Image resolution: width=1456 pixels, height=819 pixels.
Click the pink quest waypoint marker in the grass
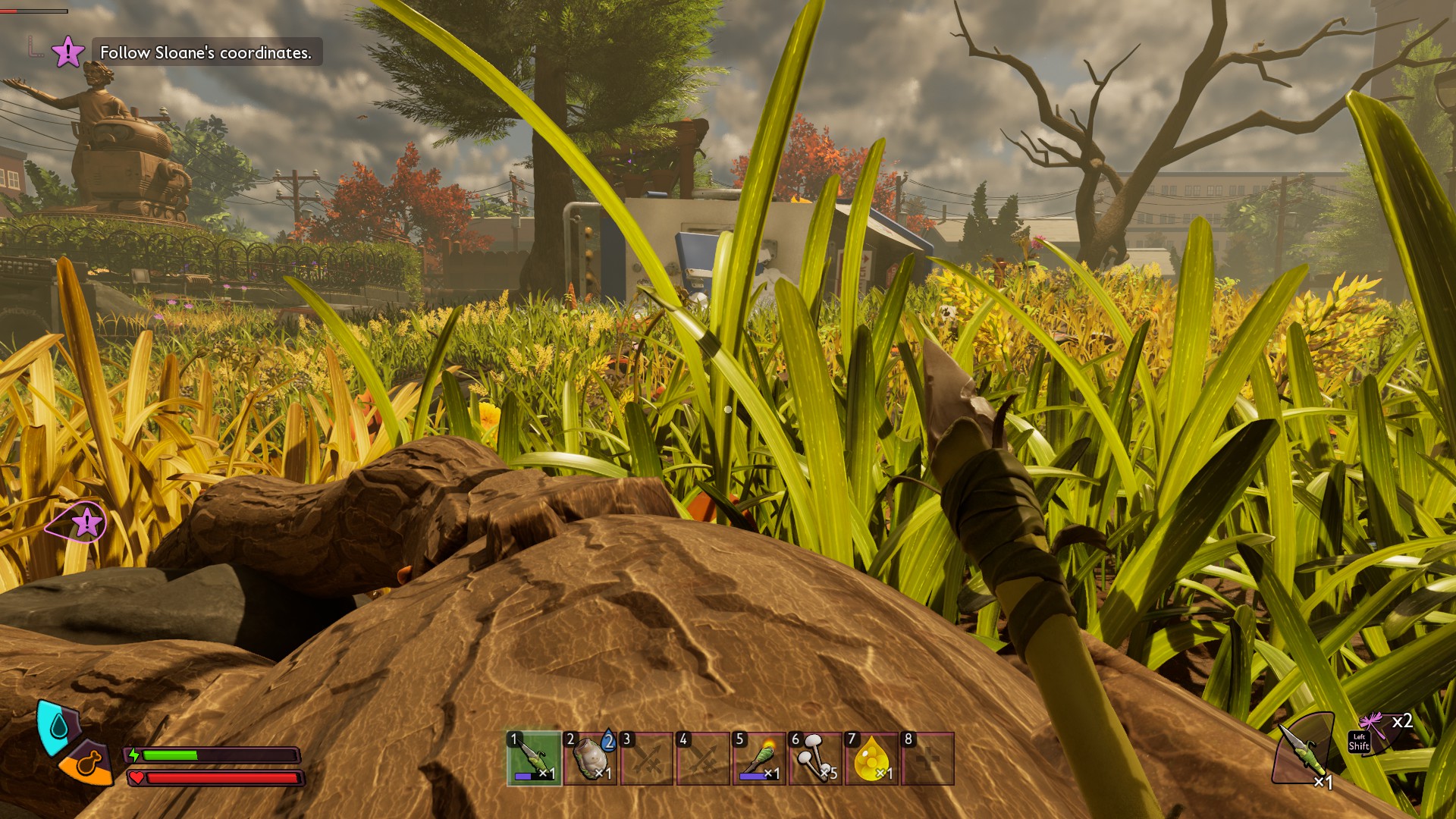[x=85, y=522]
